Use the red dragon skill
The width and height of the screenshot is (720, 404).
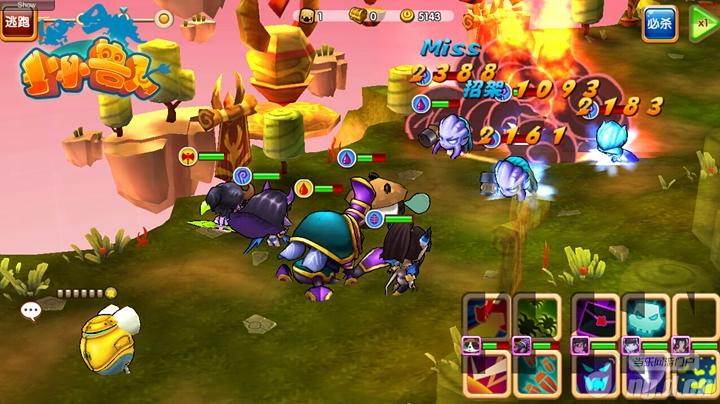pyautogui.click(x=487, y=317)
